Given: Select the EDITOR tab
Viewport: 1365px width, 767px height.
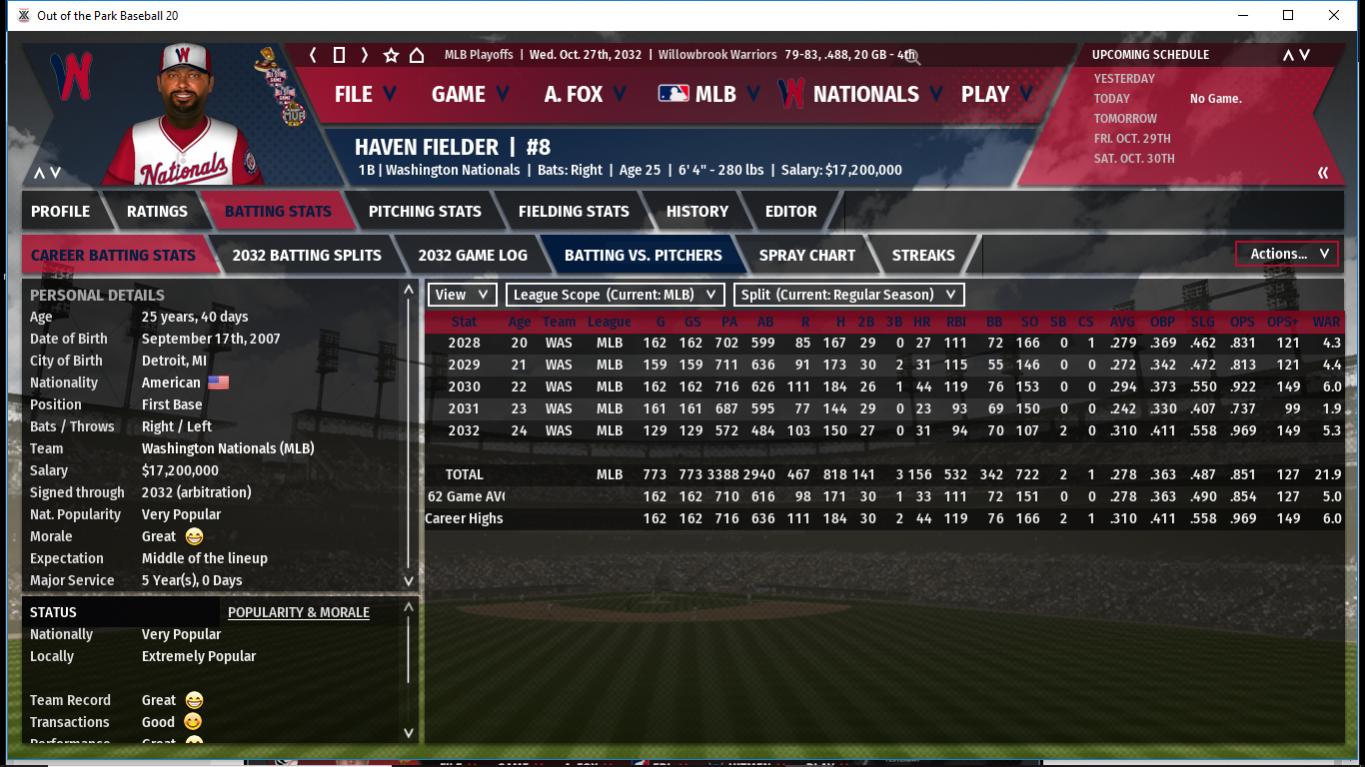Looking at the screenshot, I should 791,211.
